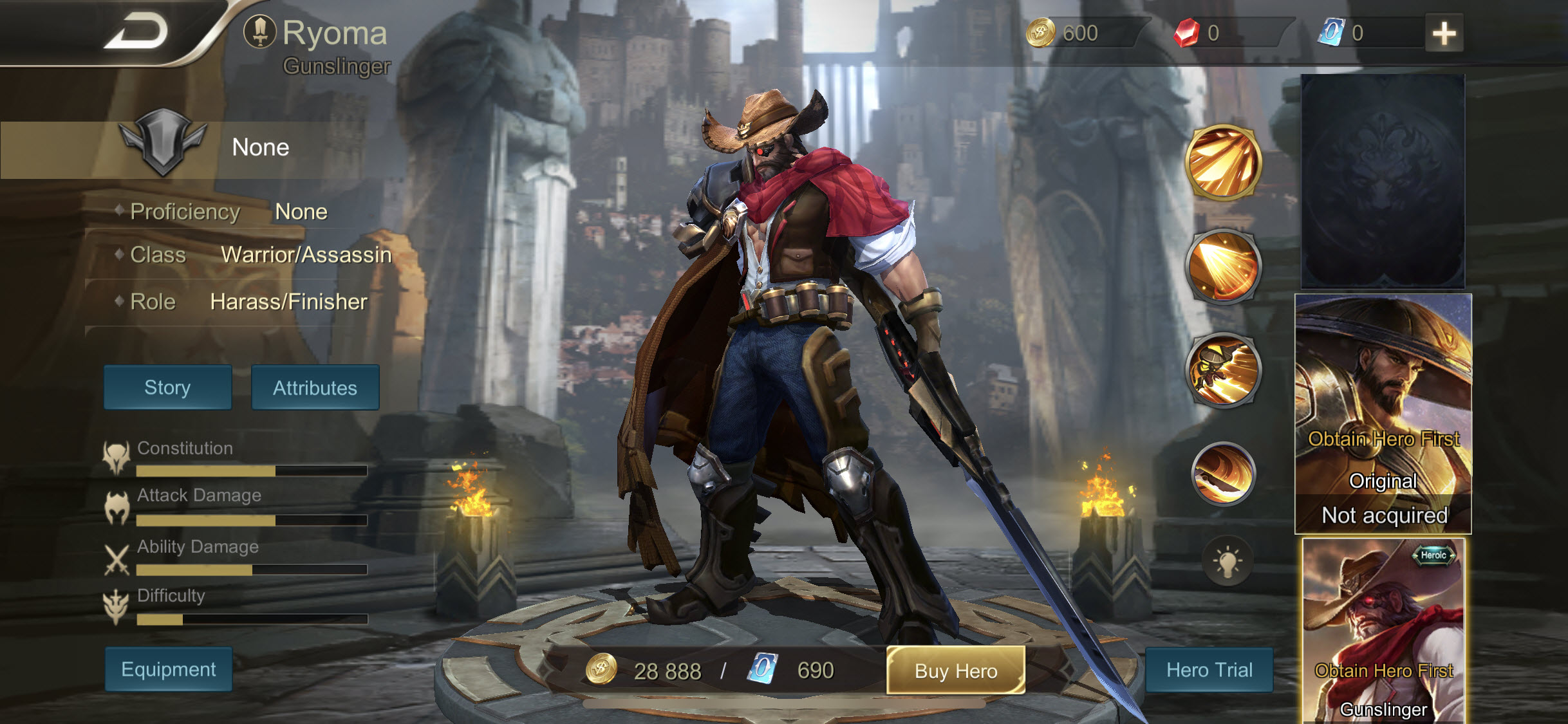Open the Constitution stat helmet icon

click(116, 454)
